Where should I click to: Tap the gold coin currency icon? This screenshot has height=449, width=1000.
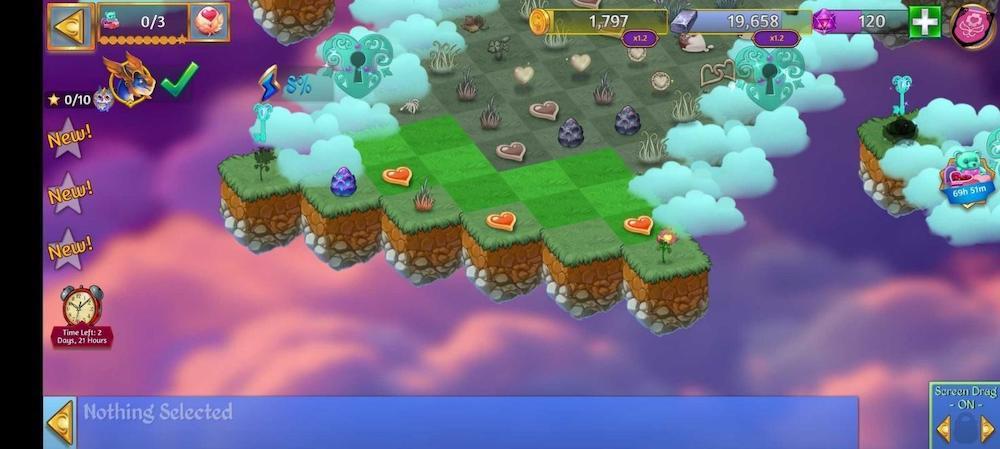541,22
